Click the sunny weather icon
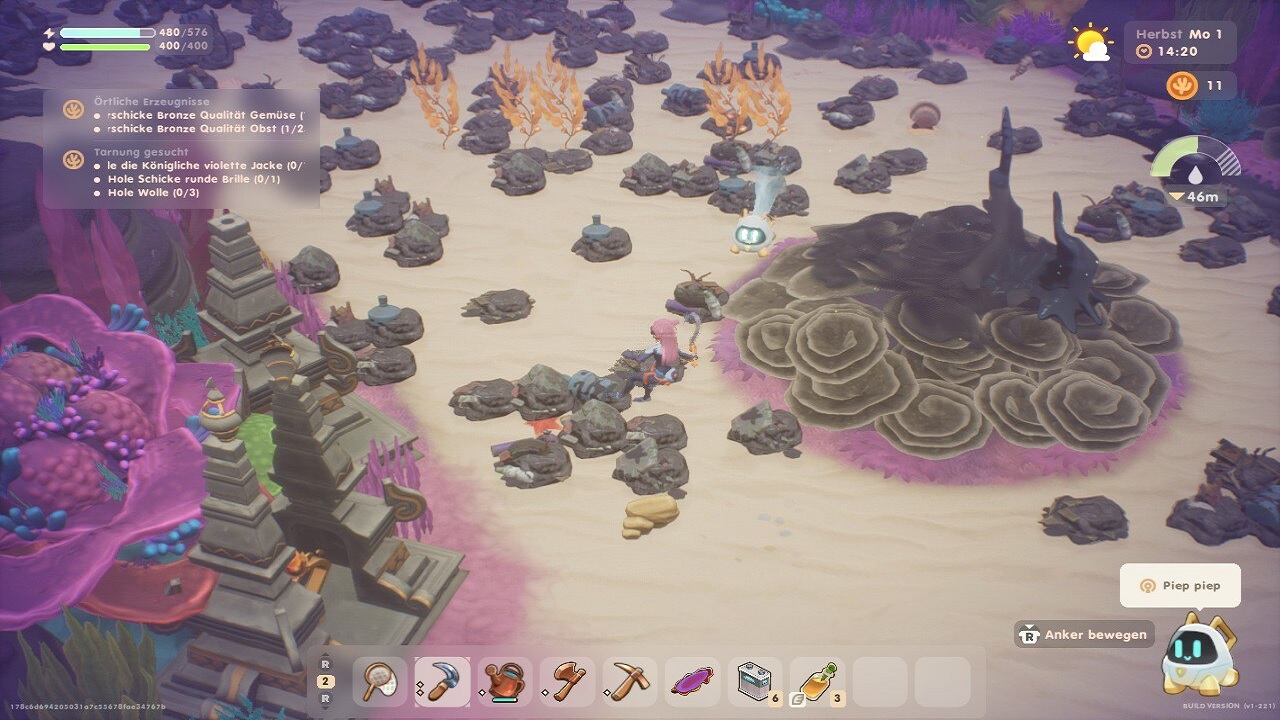Screen dimensions: 1280x720 pos(1090,42)
